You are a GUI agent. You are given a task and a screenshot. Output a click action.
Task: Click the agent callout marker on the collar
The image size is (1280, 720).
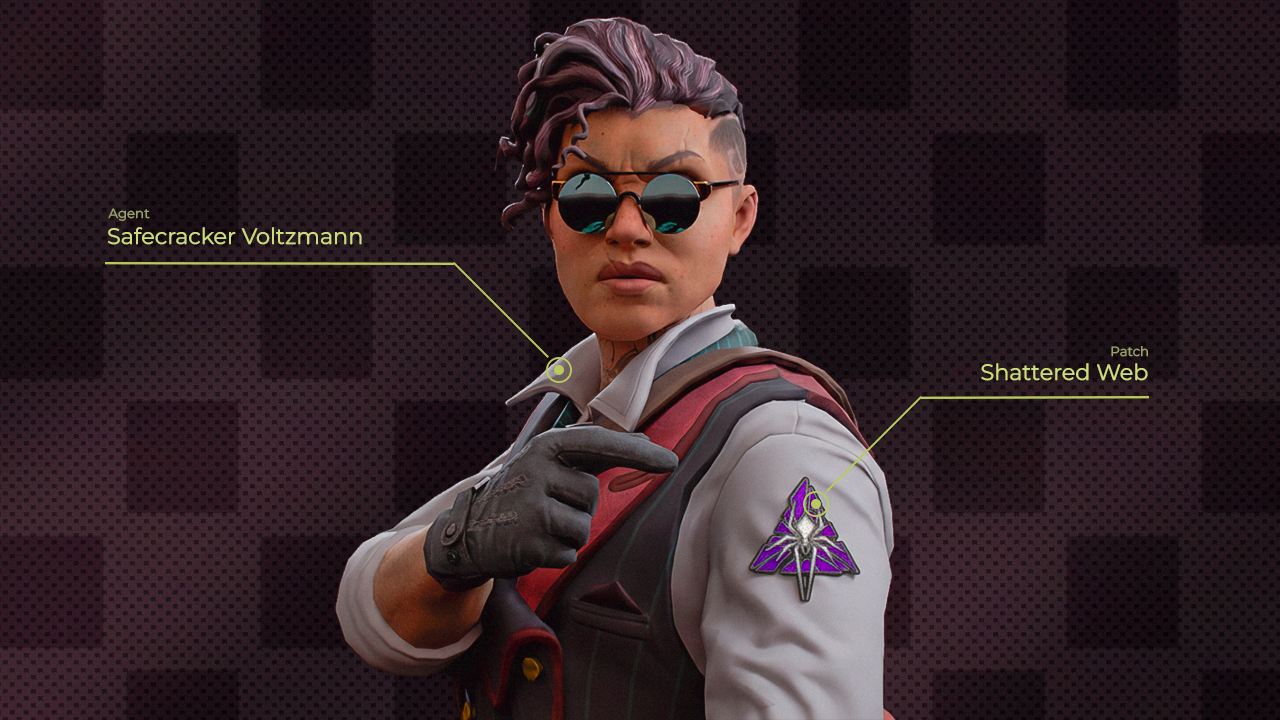pyautogui.click(x=559, y=371)
